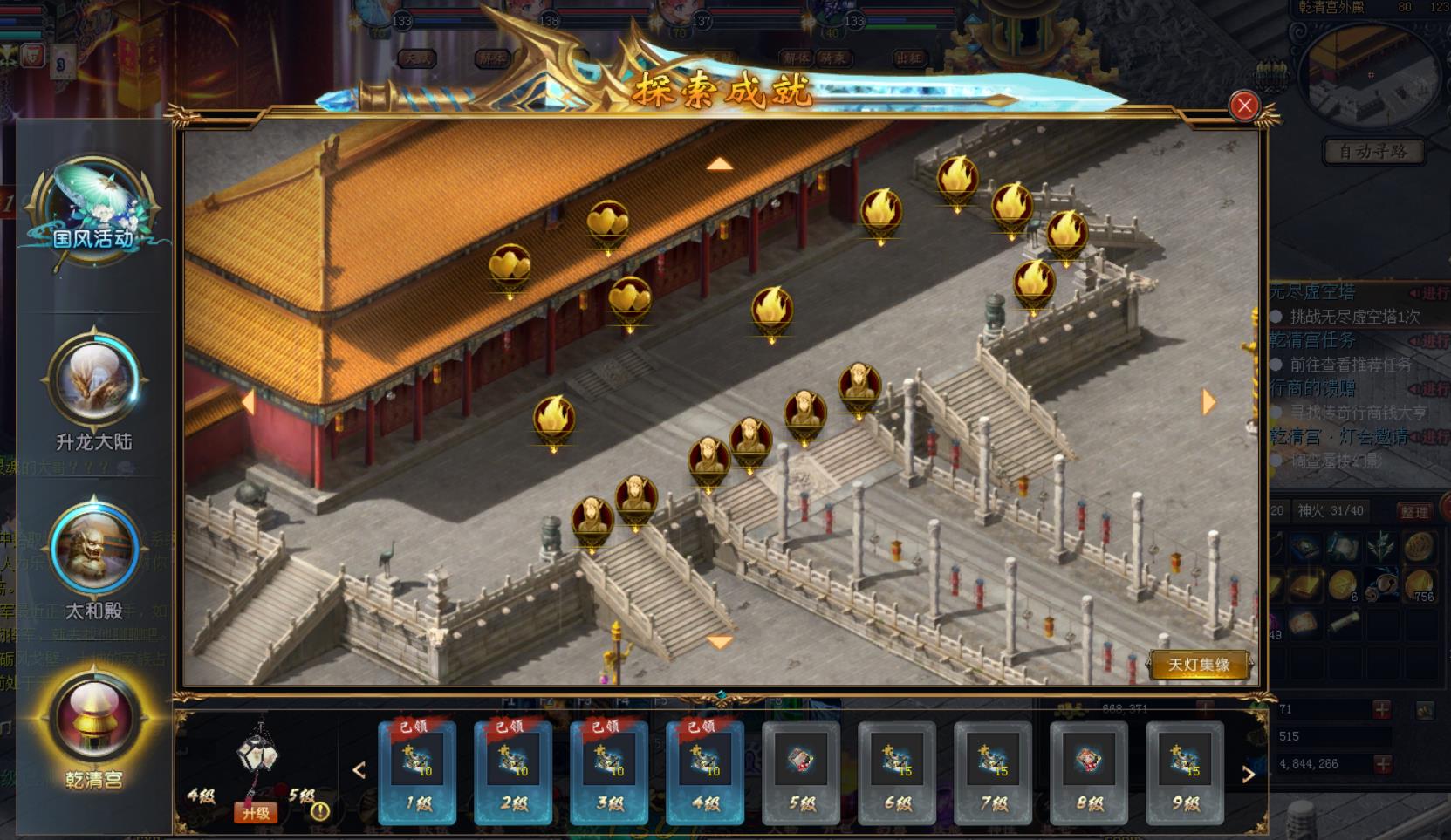Pan the map upward with top arrow
The image size is (1451, 840).
[719, 164]
